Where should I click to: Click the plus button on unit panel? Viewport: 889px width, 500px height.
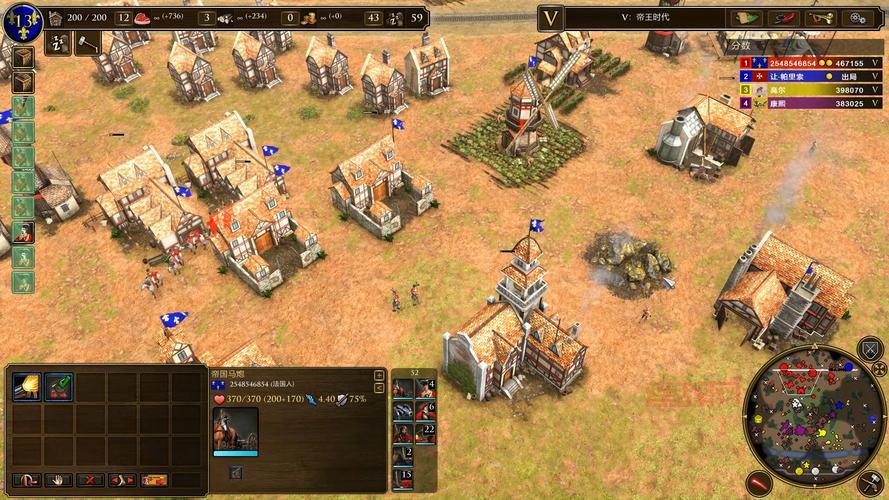379,376
